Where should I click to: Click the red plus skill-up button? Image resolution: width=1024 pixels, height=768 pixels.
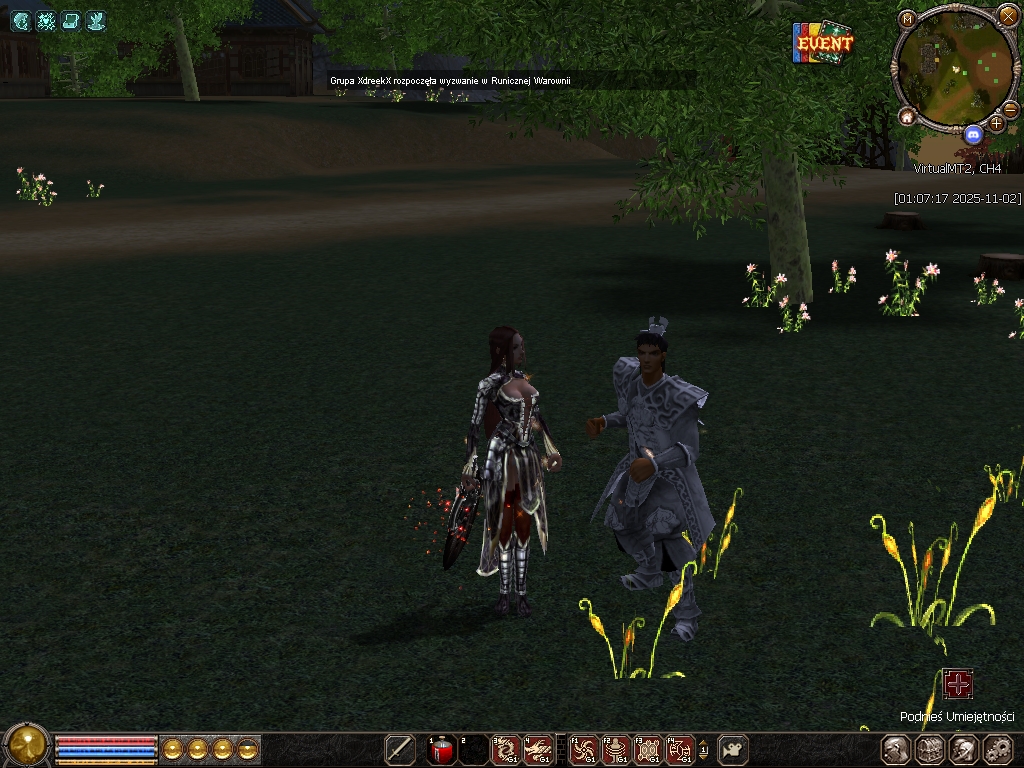958,684
